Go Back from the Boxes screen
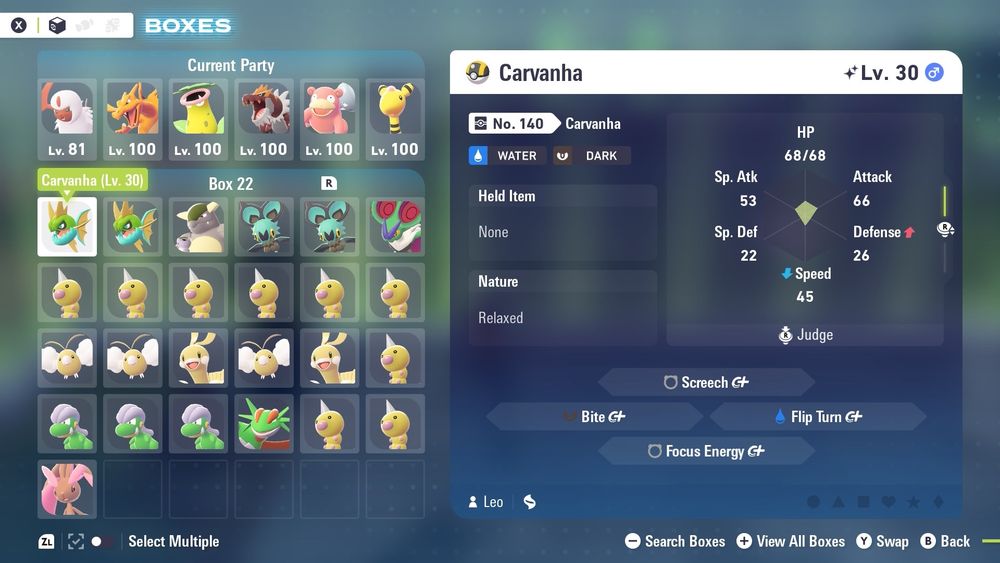This screenshot has width=1000, height=563. (x=945, y=541)
